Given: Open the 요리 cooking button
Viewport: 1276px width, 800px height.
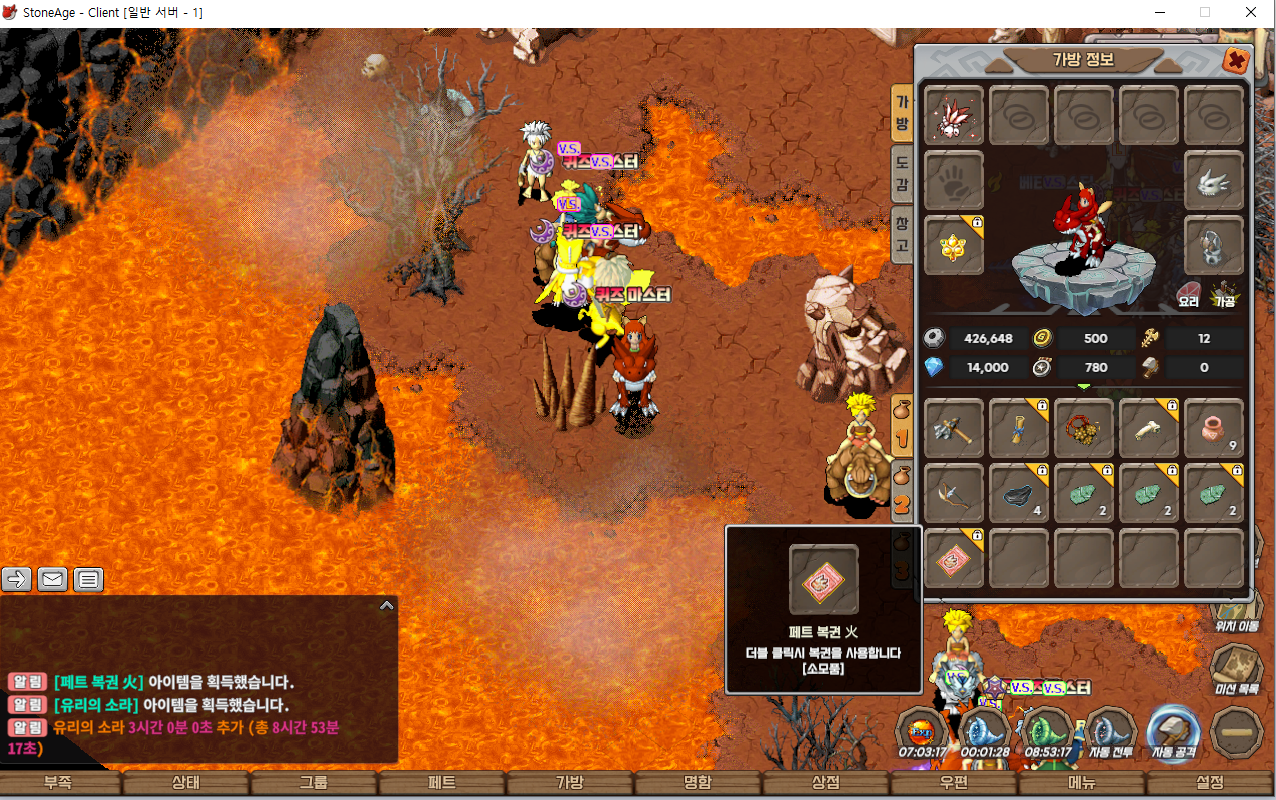Looking at the screenshot, I should pyautogui.click(x=1189, y=295).
